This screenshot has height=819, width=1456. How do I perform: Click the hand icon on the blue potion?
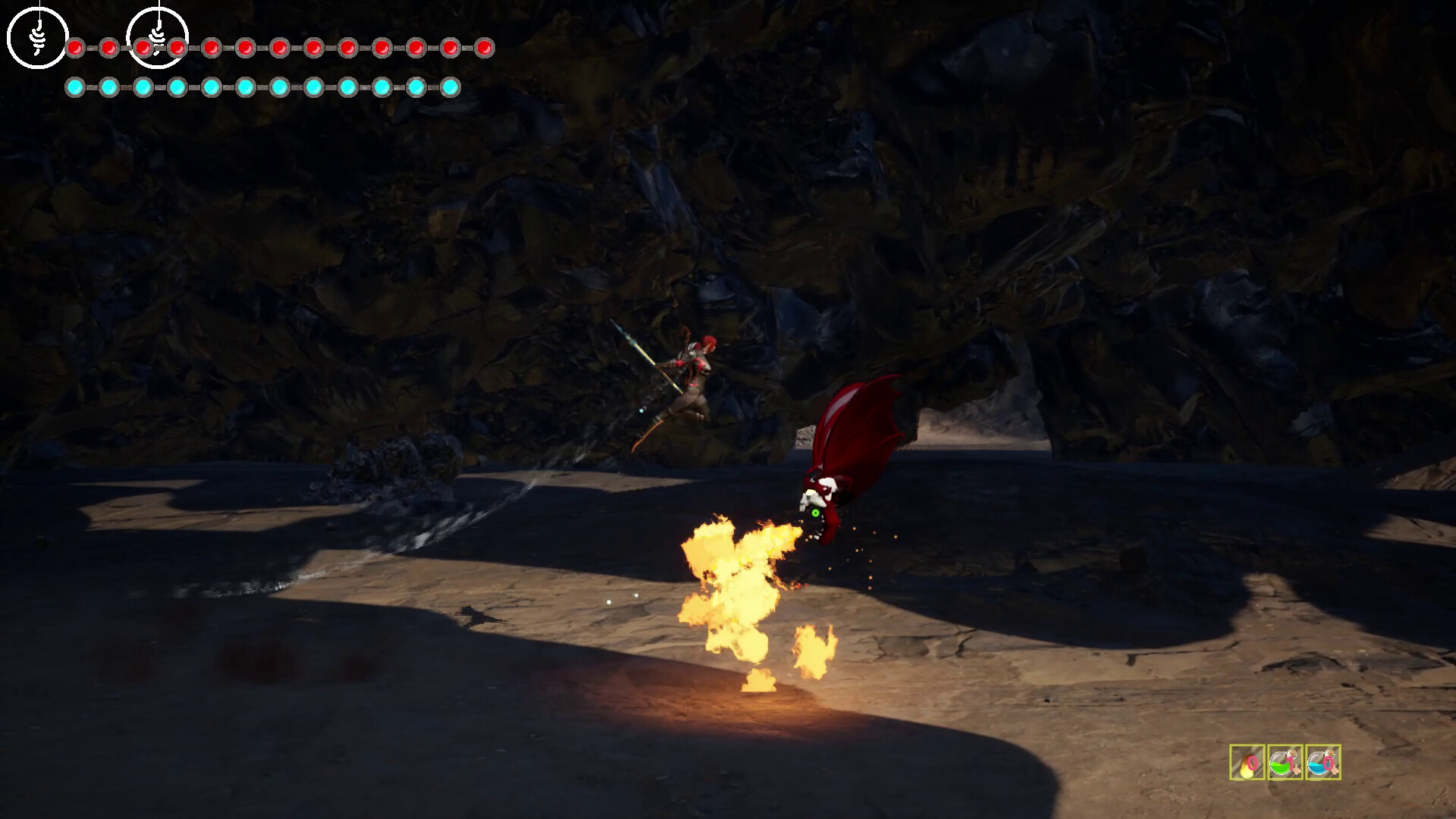[1335, 770]
